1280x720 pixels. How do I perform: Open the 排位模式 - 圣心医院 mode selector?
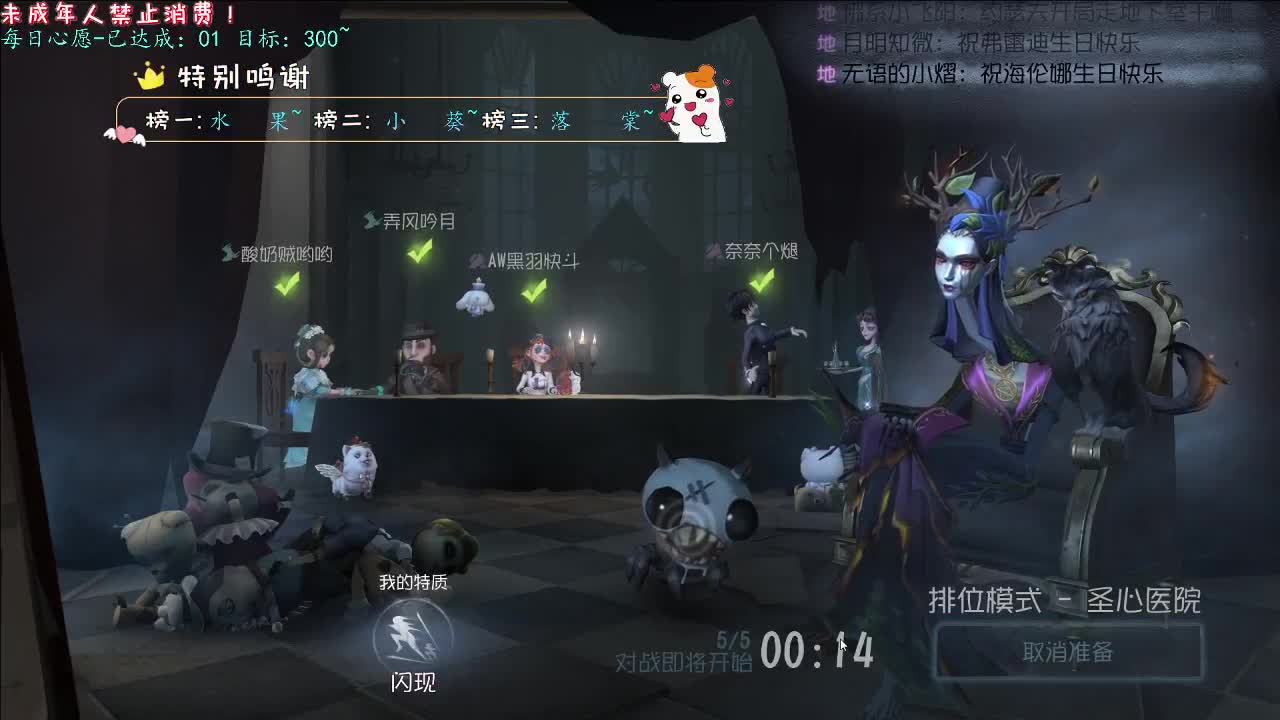coord(1063,602)
